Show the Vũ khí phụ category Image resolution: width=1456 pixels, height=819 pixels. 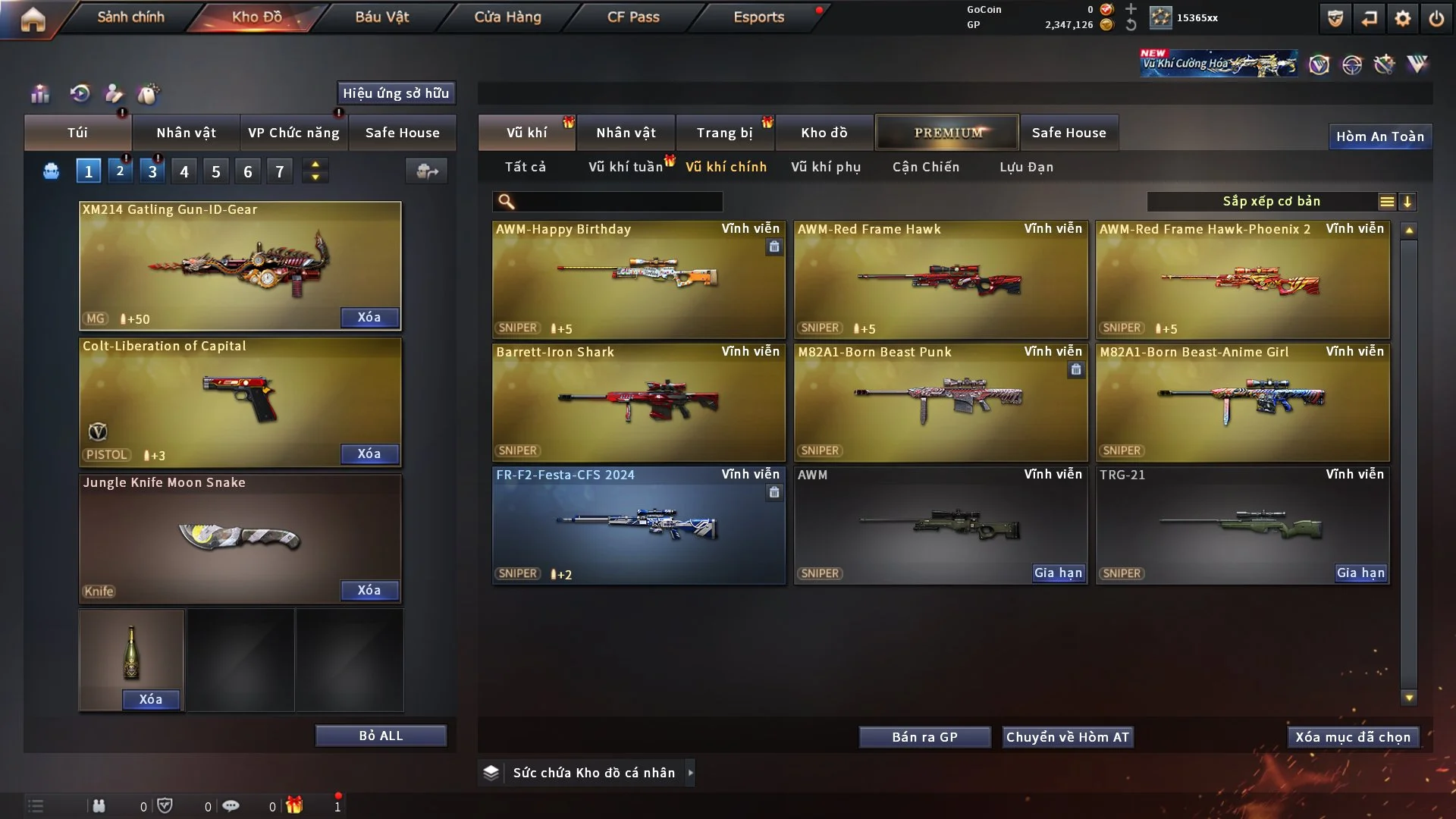(x=826, y=167)
